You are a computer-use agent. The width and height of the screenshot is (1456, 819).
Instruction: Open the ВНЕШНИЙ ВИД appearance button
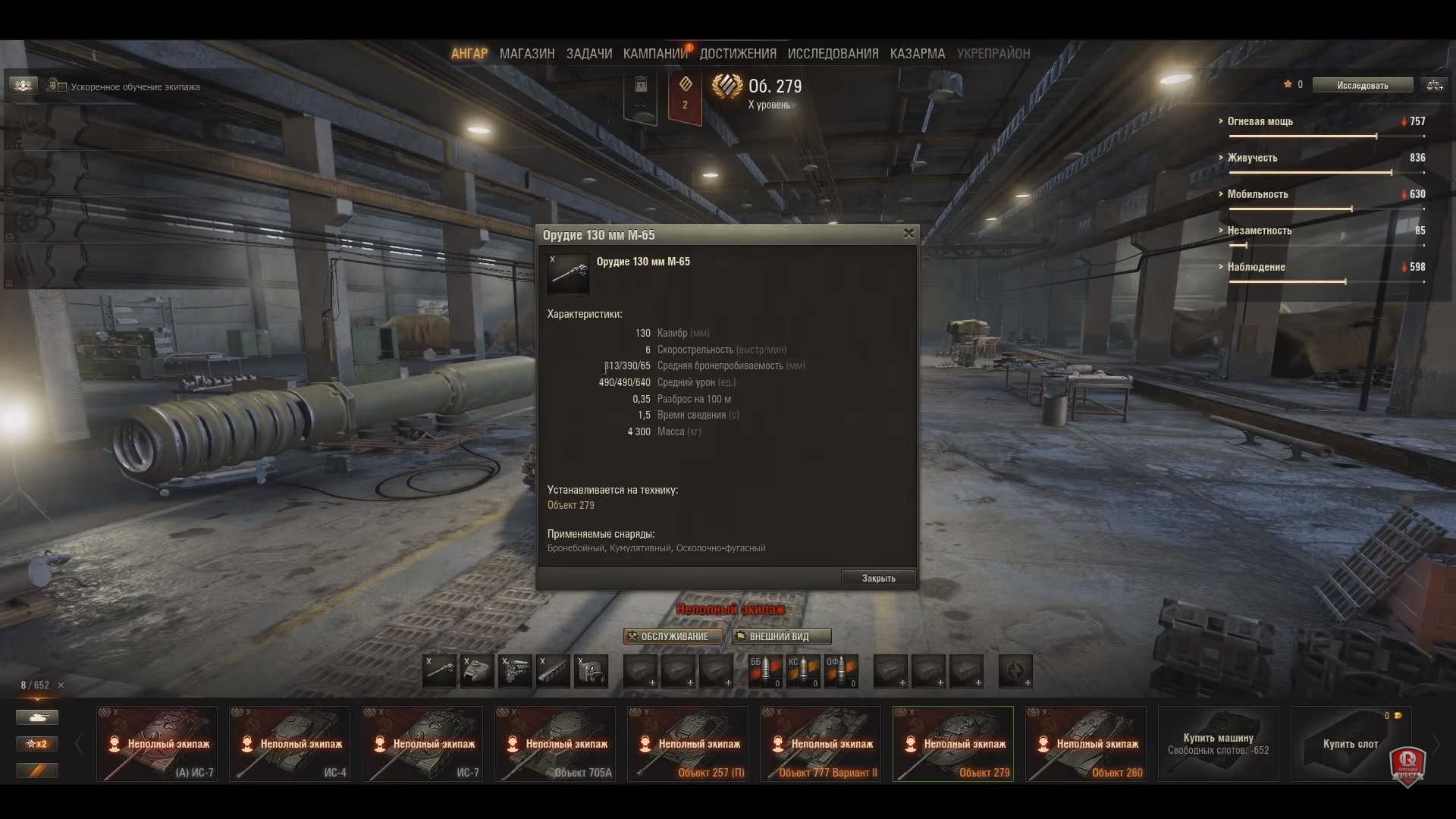pyautogui.click(x=781, y=636)
